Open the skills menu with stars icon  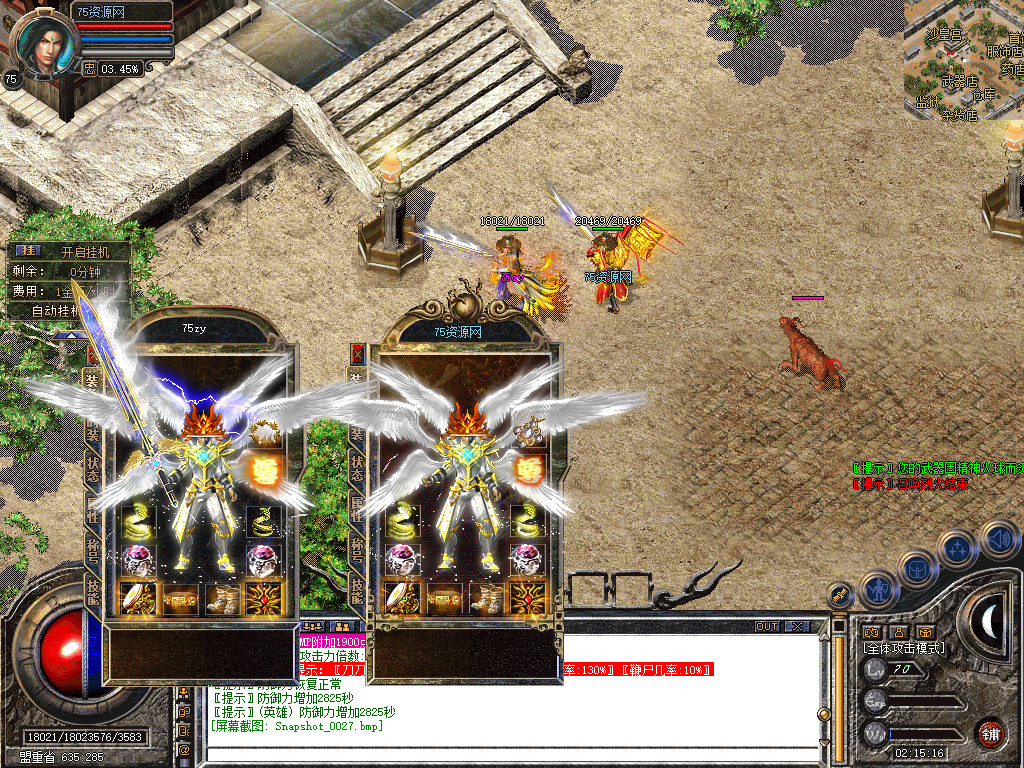point(957,549)
